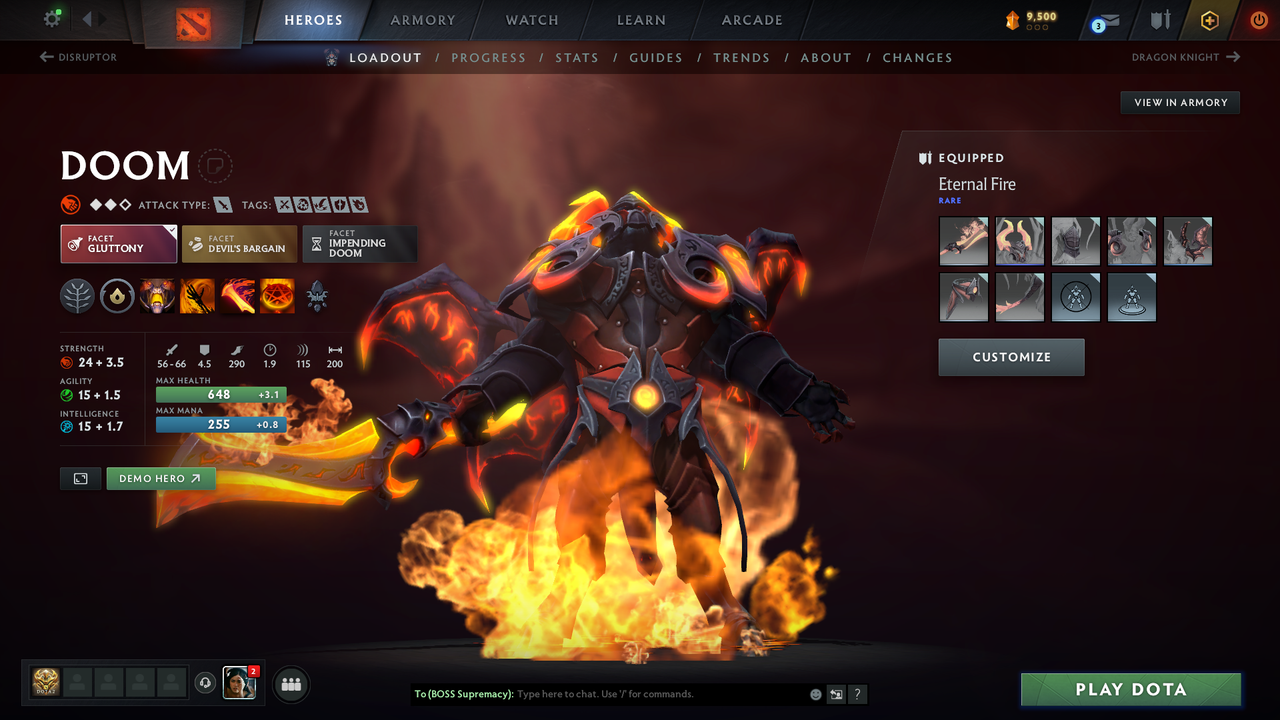This screenshot has width=1280, height=720.
Task: Switch to the STATS tab
Action: [x=577, y=57]
